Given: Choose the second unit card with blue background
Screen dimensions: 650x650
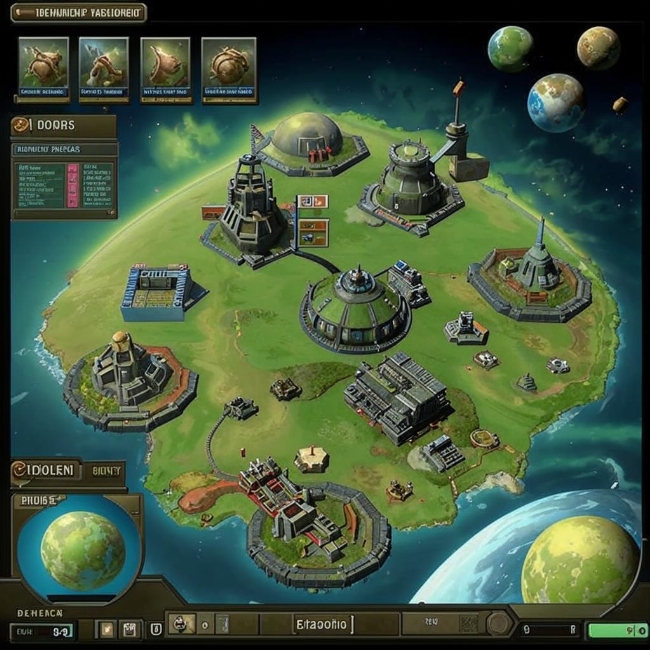Looking at the screenshot, I should point(104,68).
